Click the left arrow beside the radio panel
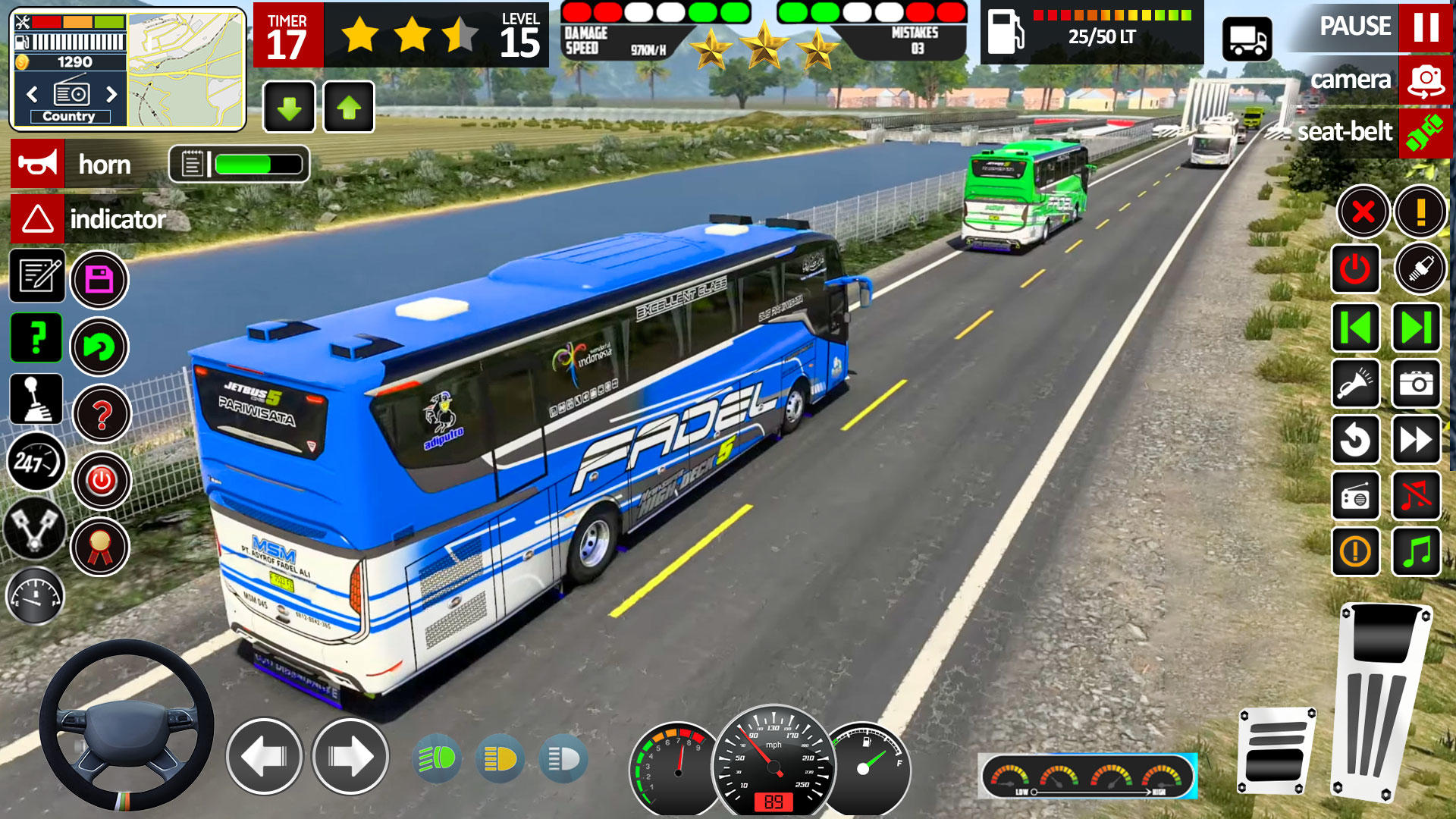1456x819 pixels. tap(32, 93)
